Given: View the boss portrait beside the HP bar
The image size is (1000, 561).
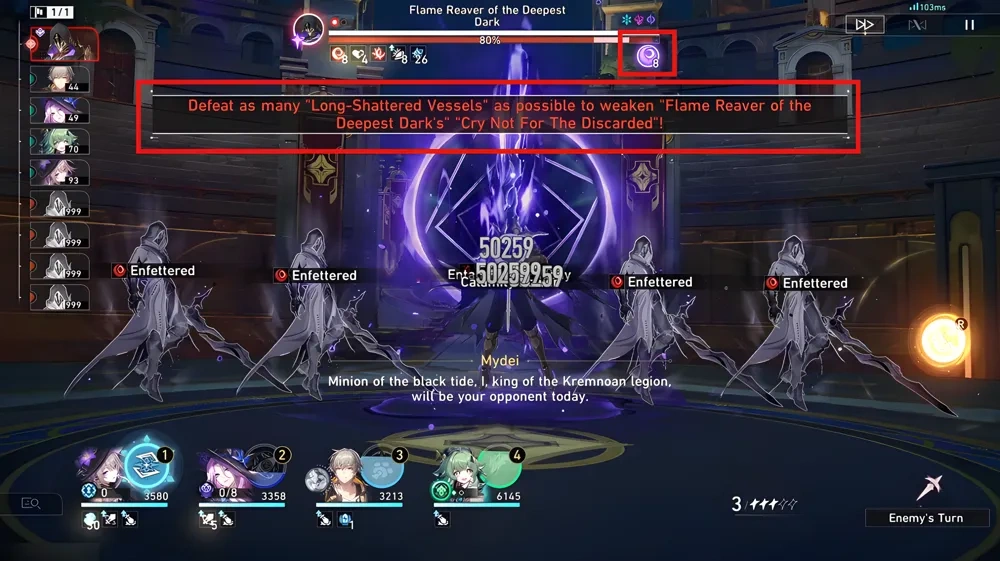Looking at the screenshot, I should tap(309, 29).
